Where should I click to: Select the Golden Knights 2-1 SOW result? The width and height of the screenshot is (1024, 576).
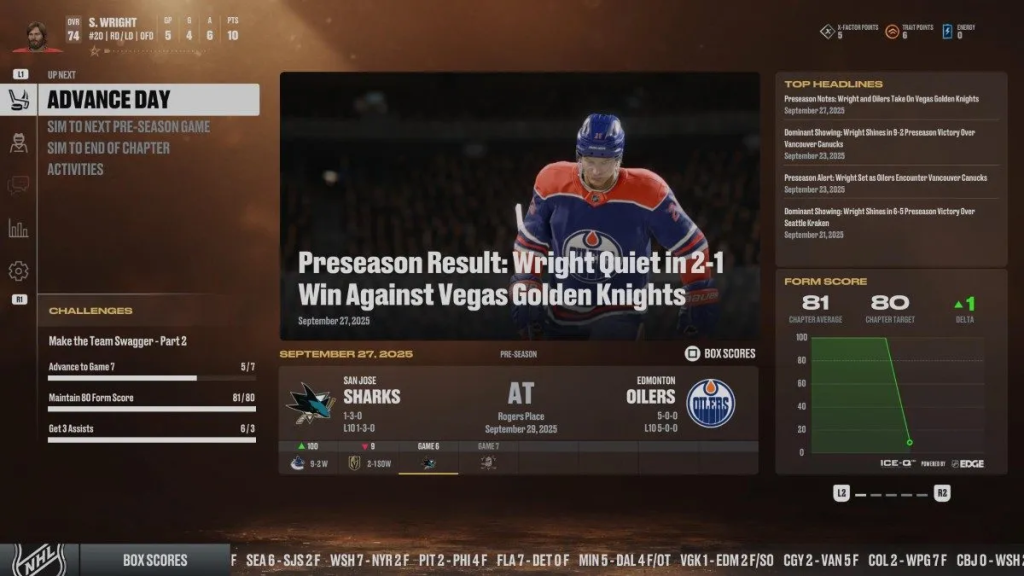[368, 462]
